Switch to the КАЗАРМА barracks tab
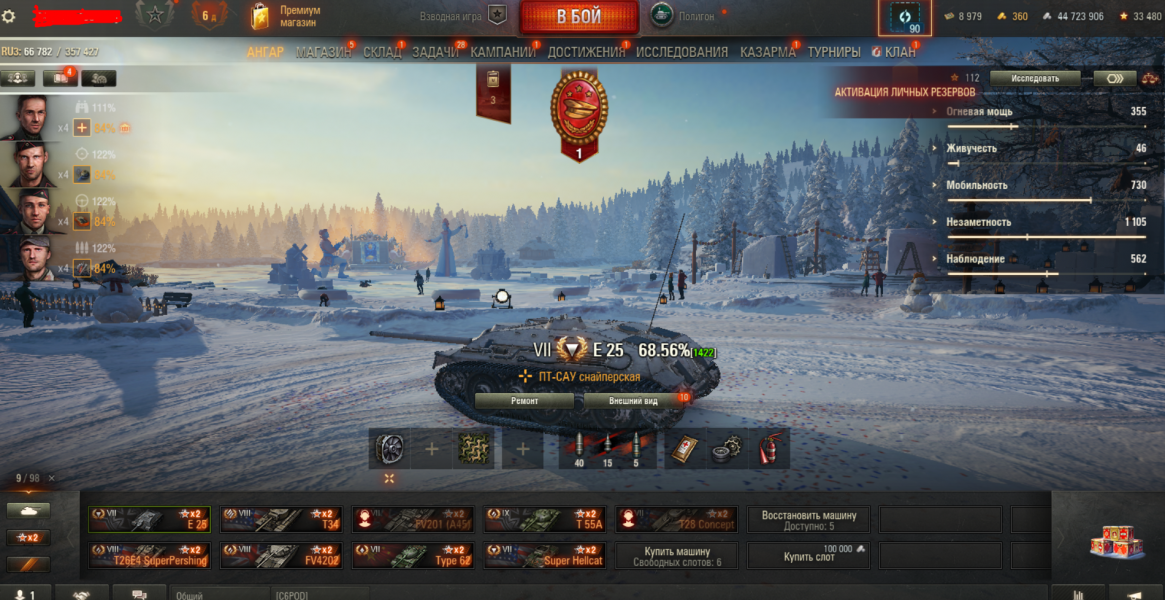 pyautogui.click(x=767, y=52)
